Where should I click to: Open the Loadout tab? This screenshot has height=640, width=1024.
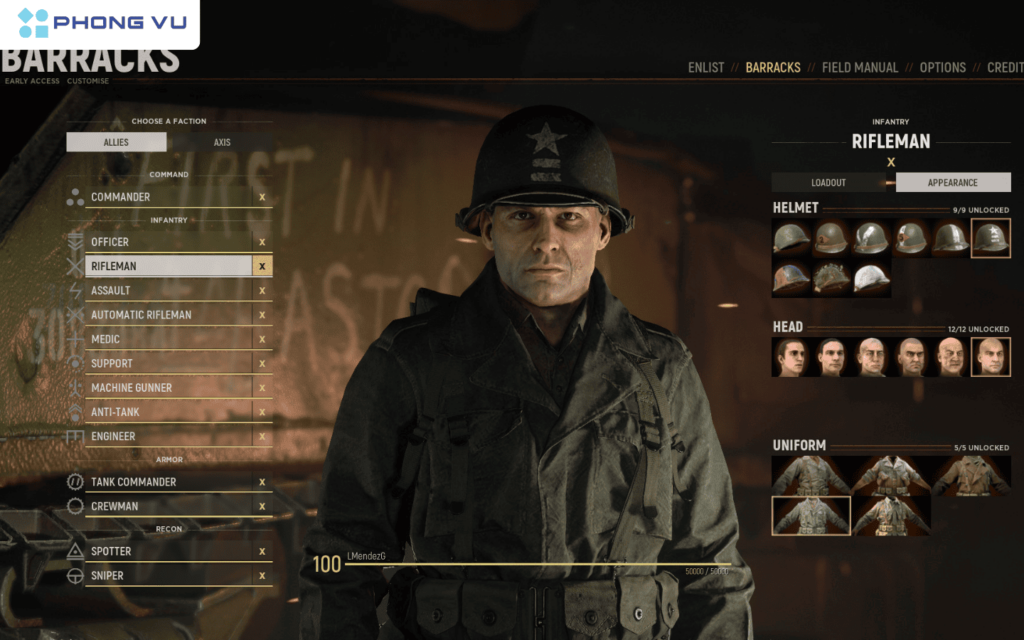[x=828, y=183]
